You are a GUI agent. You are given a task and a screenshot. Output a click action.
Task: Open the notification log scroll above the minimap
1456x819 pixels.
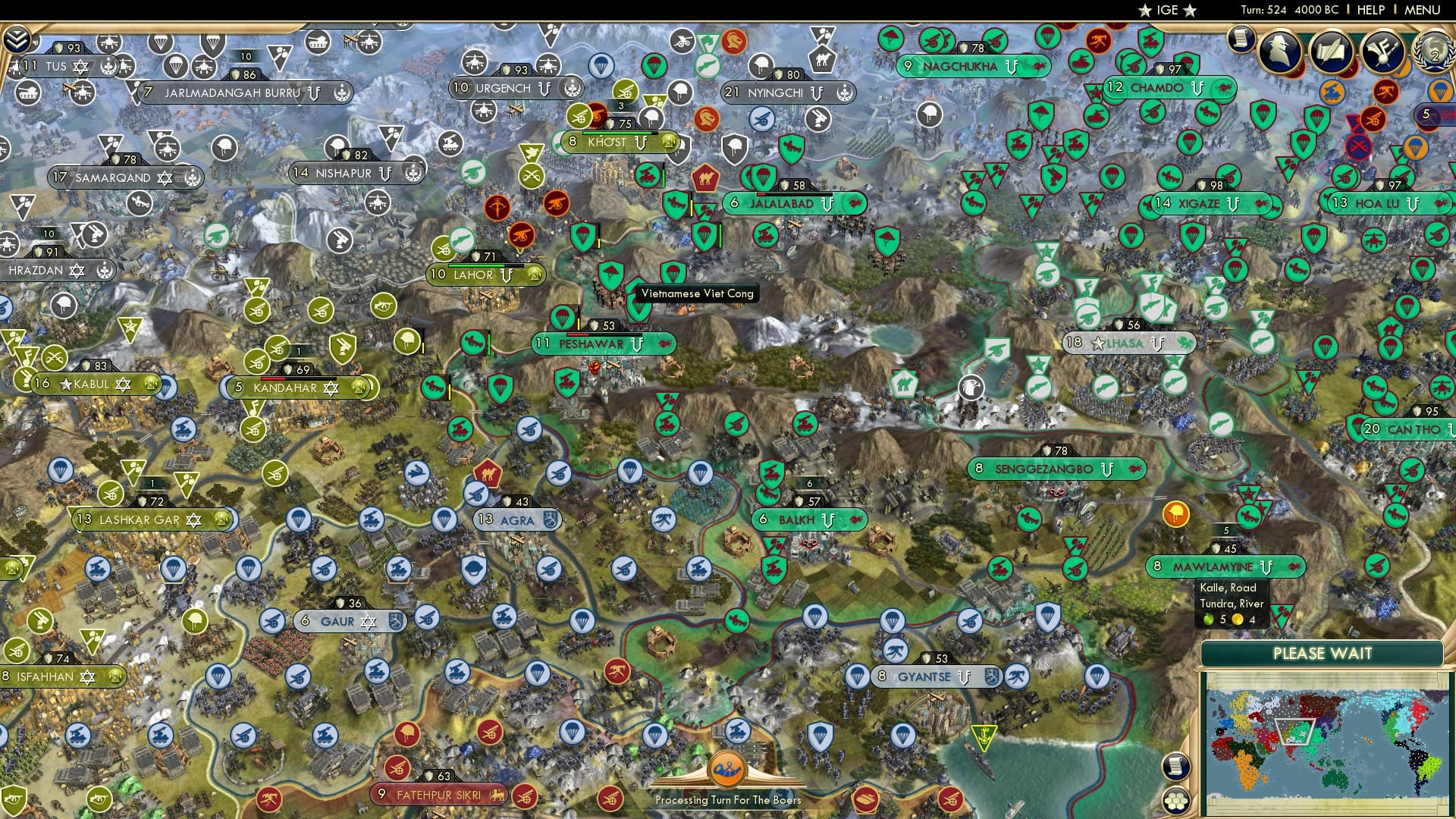coord(1176,766)
